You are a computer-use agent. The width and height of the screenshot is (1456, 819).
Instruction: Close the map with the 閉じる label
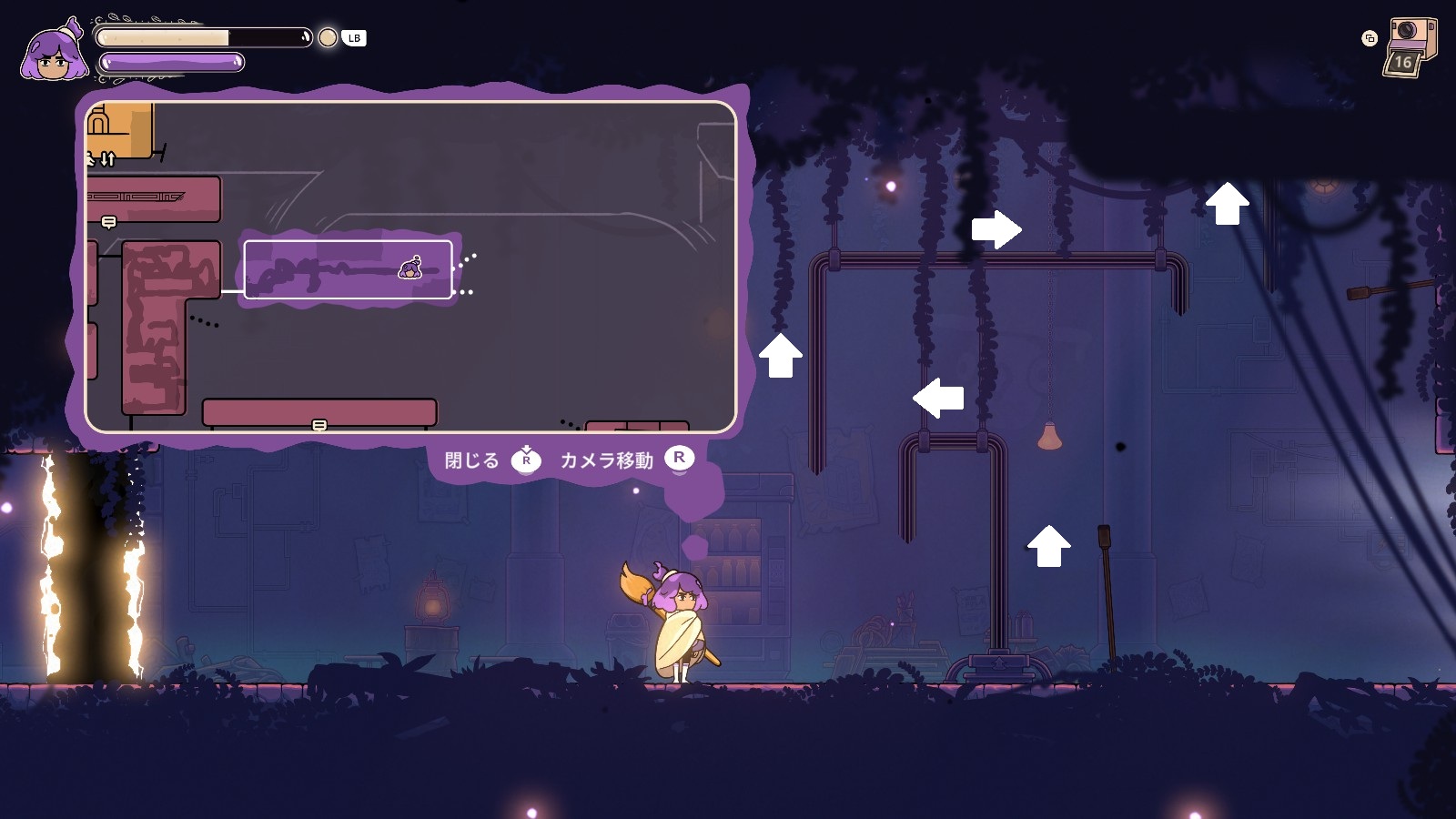472,460
